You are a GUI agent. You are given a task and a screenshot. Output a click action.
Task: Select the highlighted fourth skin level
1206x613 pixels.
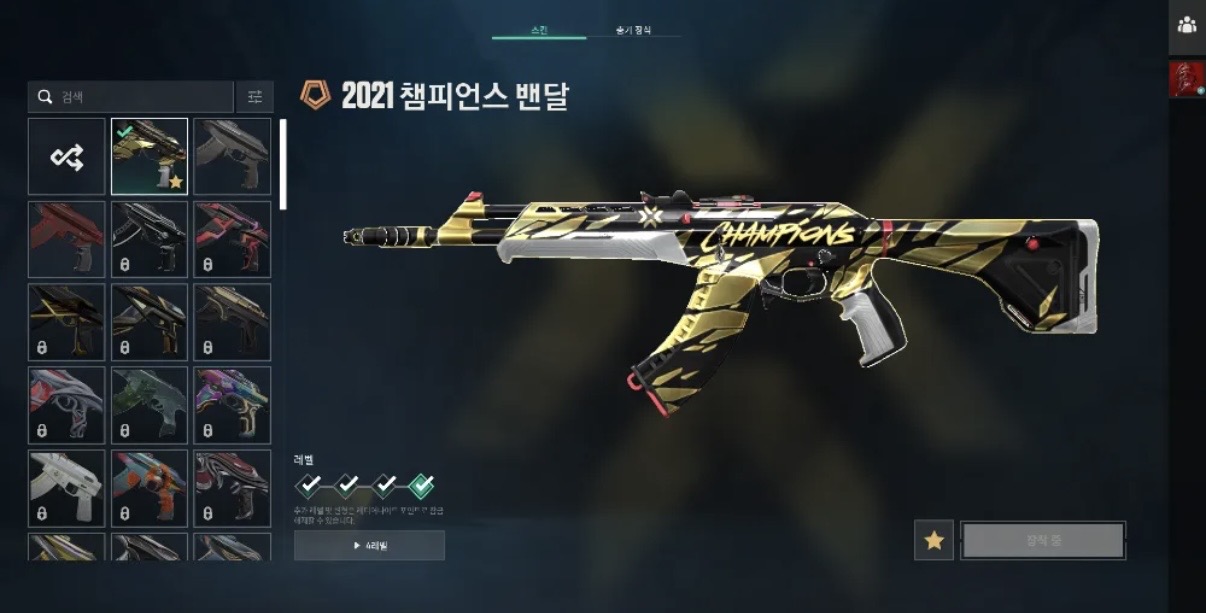tap(422, 486)
